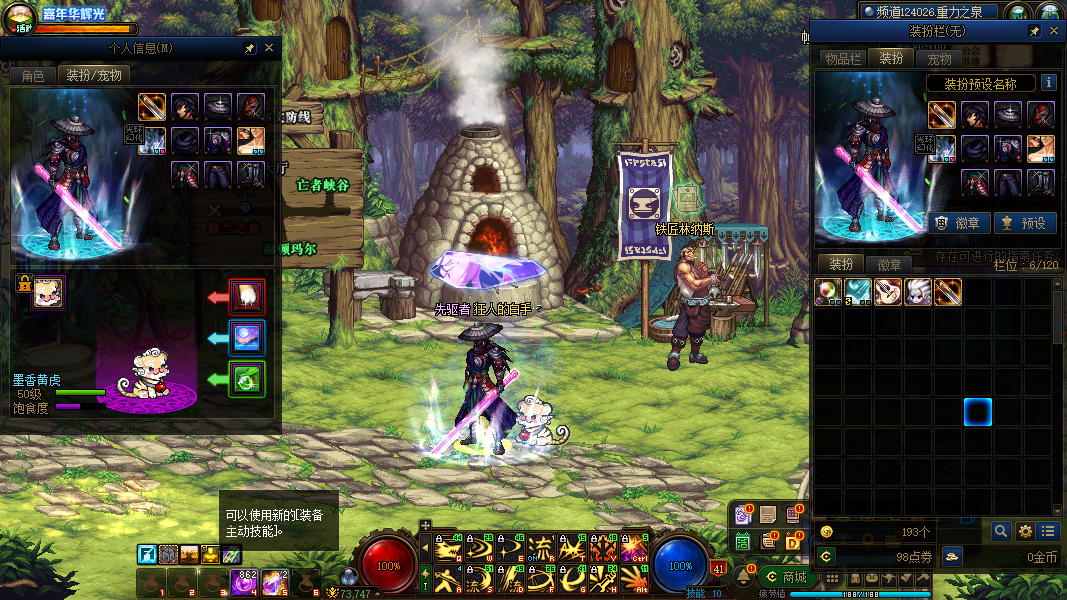Screen dimensions: 1067x600
Task: Open the 预设 preset button
Action: click(1025, 223)
